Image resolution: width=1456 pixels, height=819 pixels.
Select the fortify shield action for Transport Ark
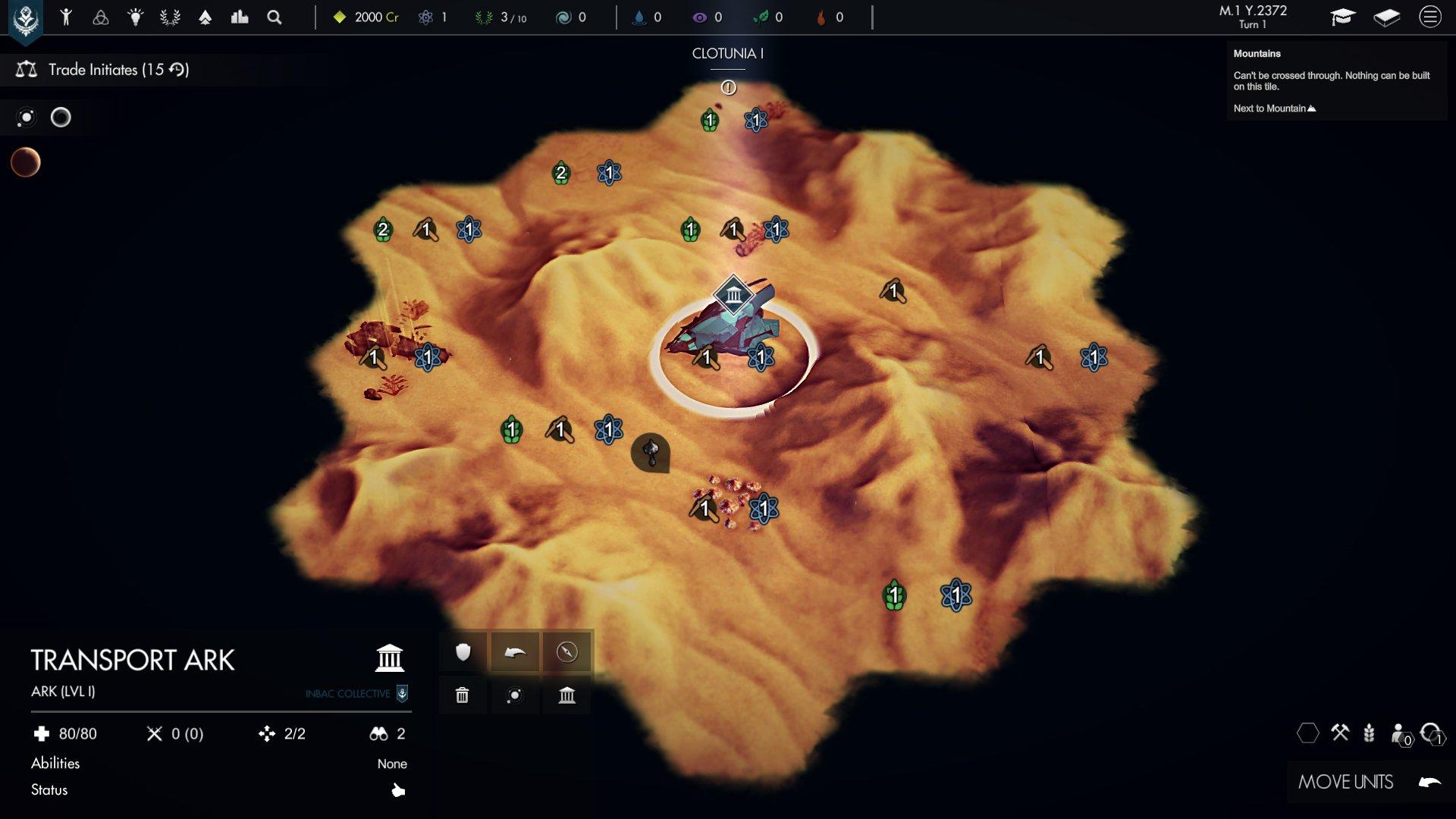click(x=462, y=651)
